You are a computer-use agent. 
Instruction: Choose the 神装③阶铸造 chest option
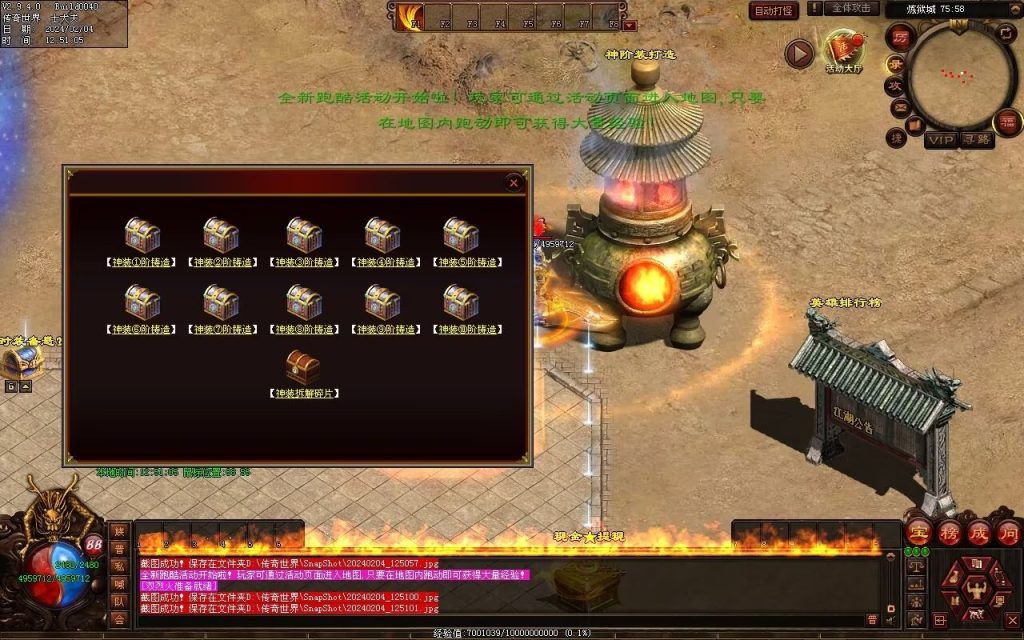pyautogui.click(x=303, y=236)
